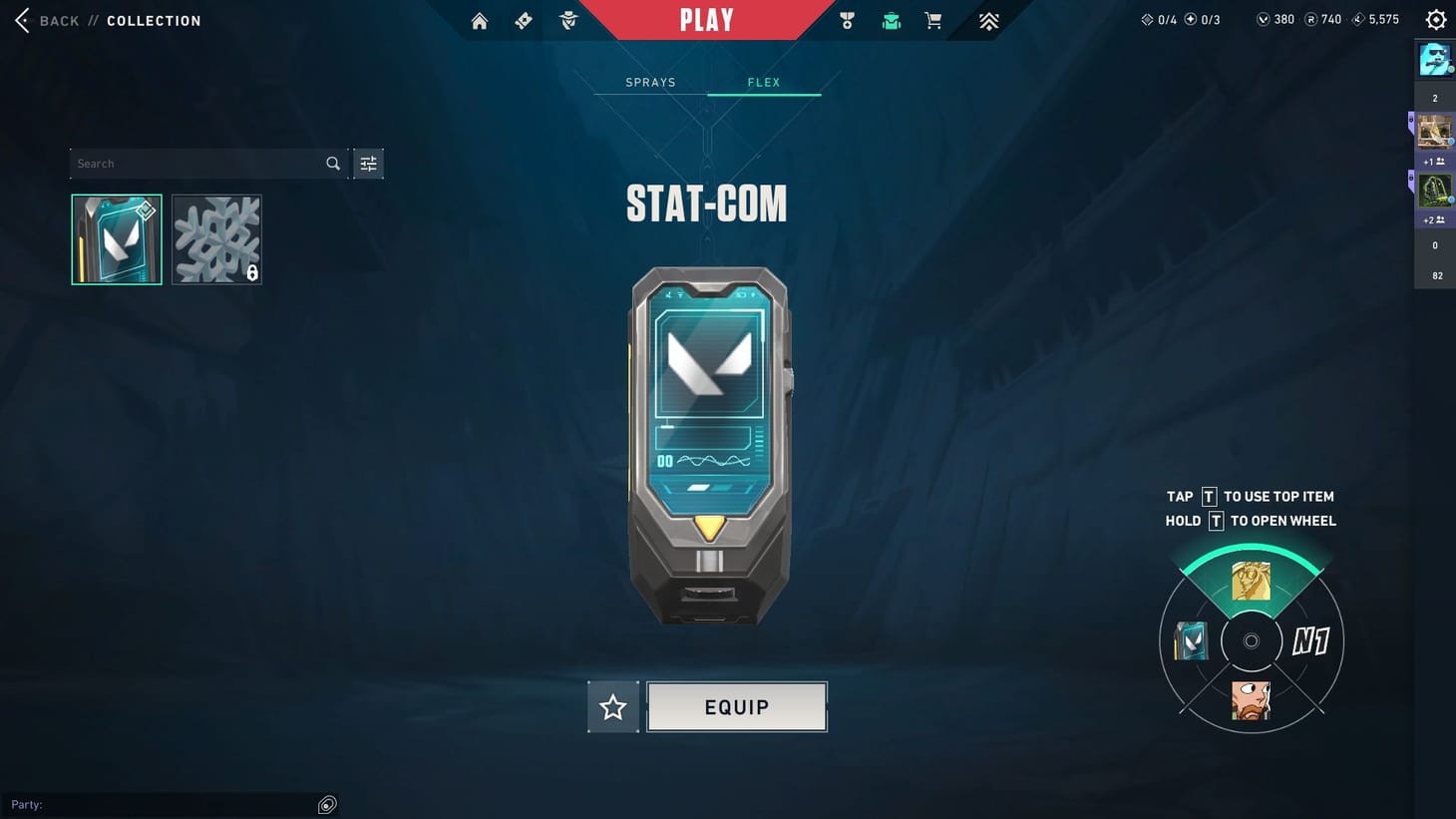Click the party whisper icon near Party field

tap(326, 804)
